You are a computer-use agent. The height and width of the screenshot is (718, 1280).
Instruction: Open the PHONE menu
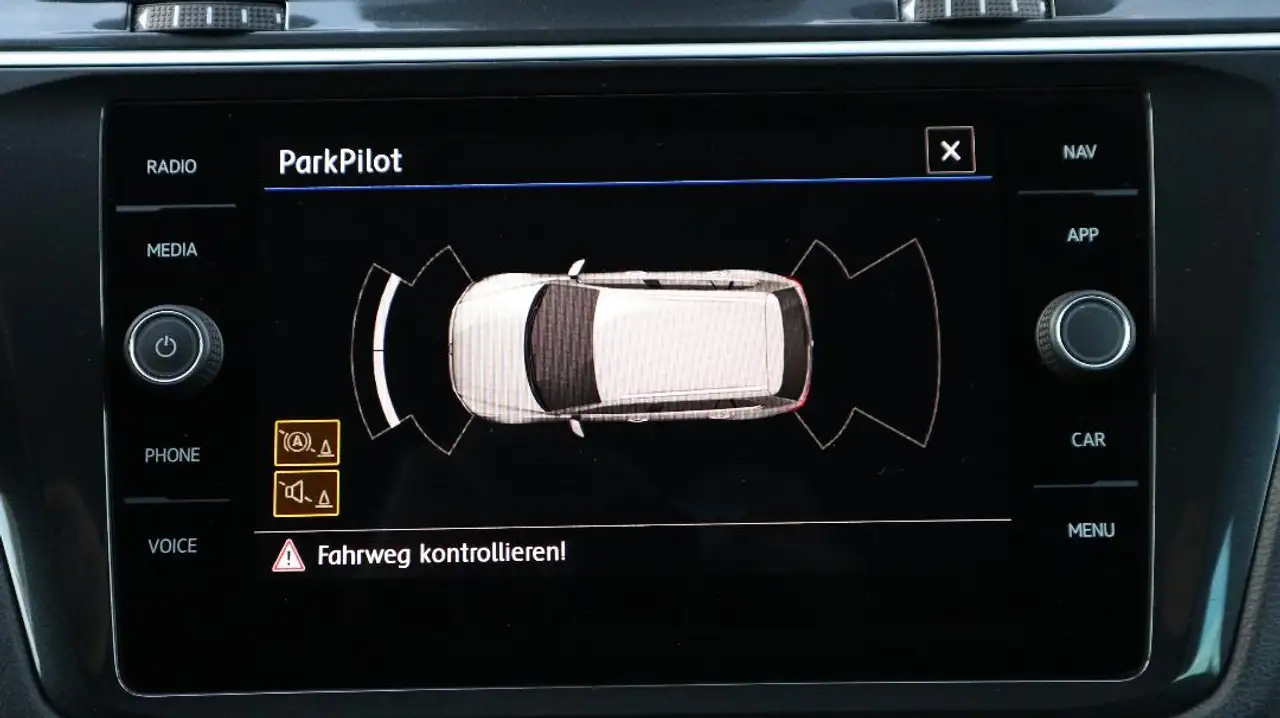point(172,455)
